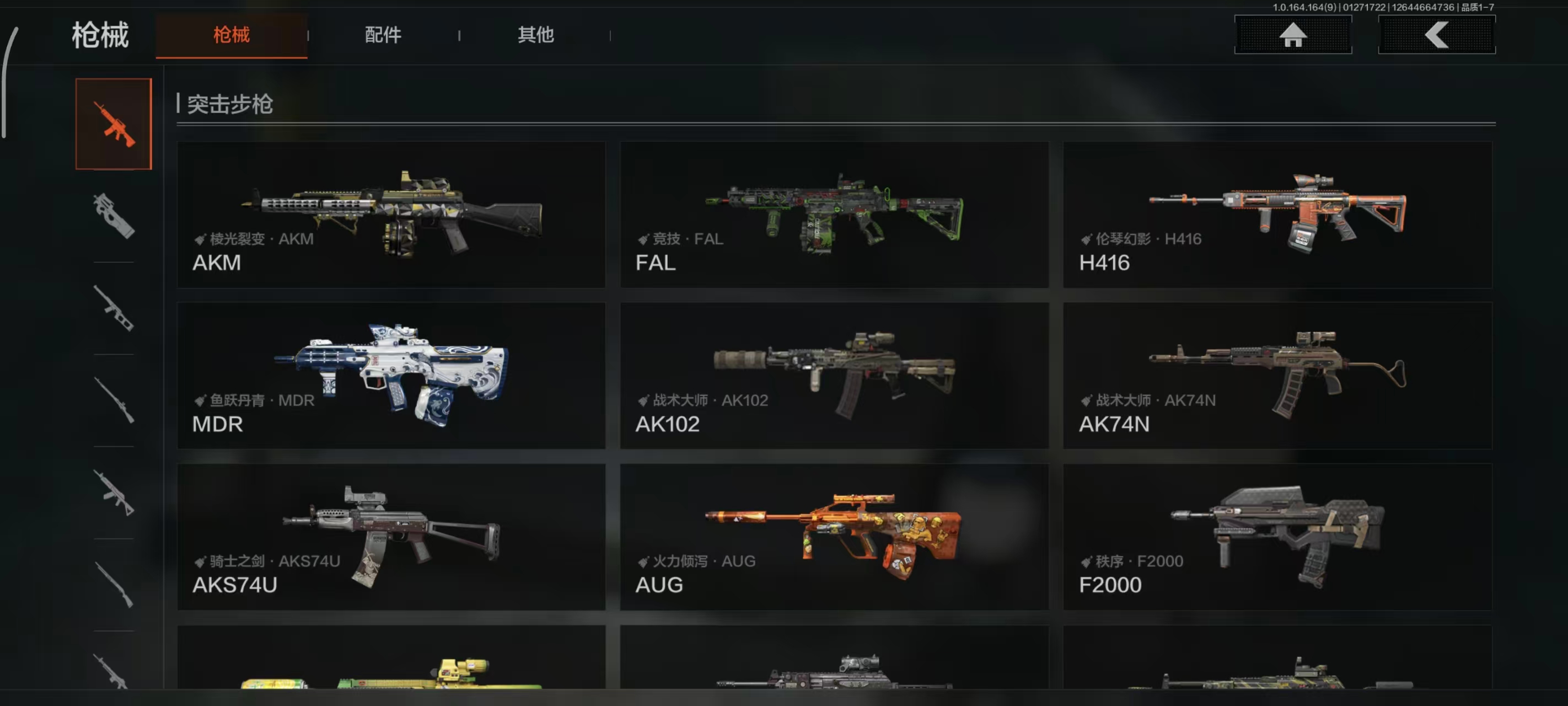Select the 其他 tab
Viewport: 1568px width, 706px height.
[536, 35]
